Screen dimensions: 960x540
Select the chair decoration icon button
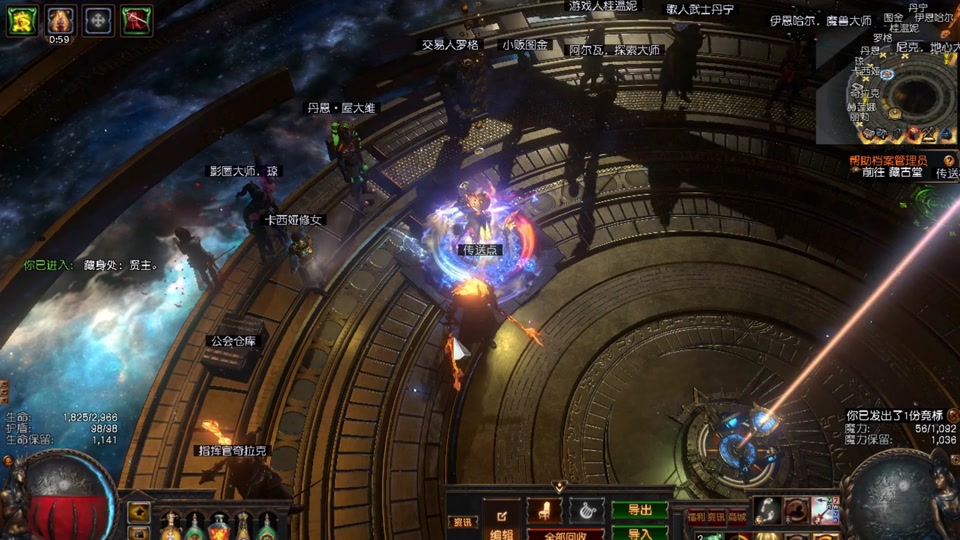coord(544,510)
